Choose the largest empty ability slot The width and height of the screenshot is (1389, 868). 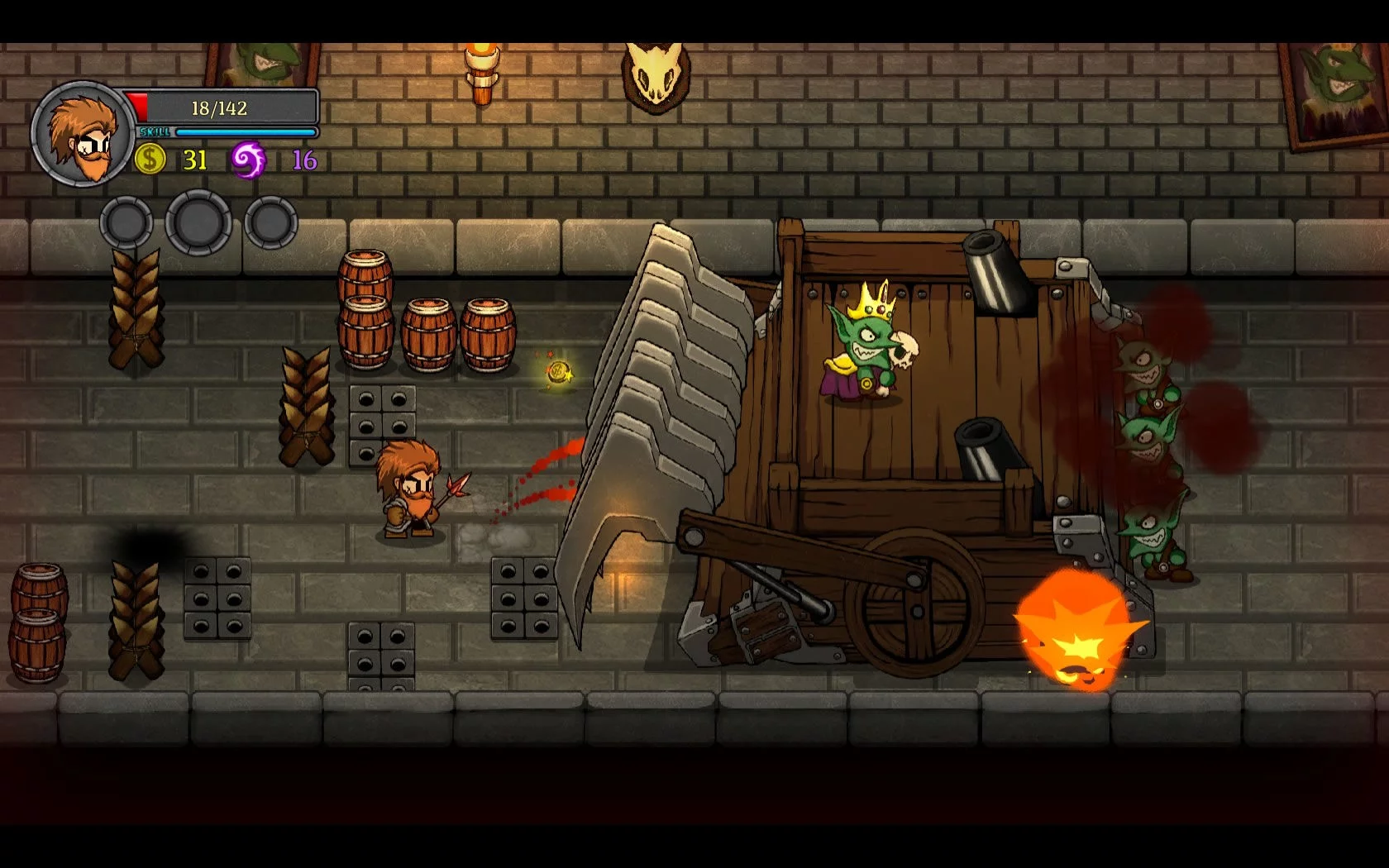pos(198,222)
